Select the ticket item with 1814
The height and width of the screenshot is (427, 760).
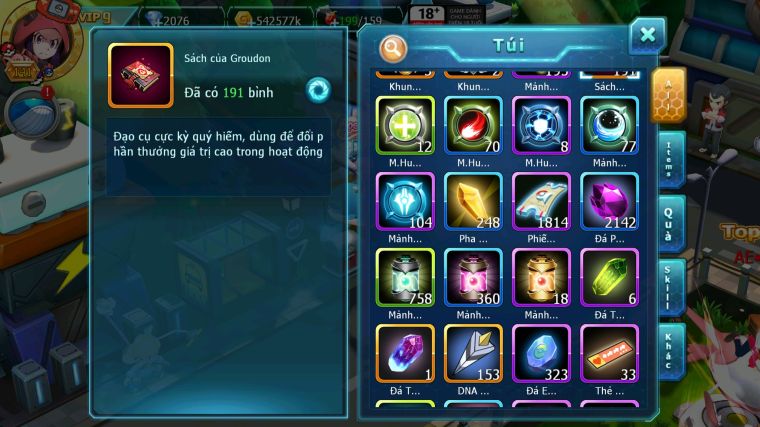click(541, 201)
